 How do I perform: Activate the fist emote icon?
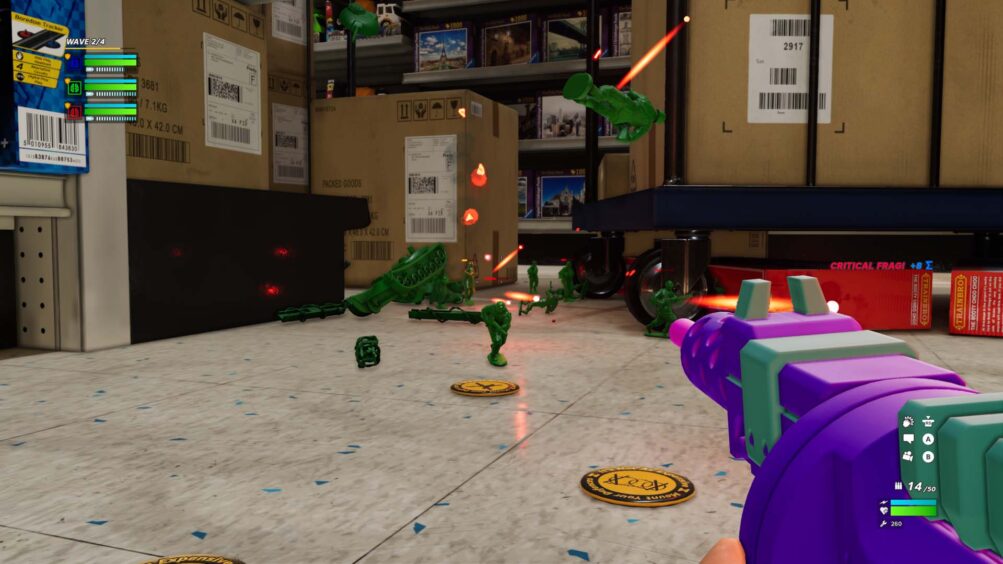908,422
